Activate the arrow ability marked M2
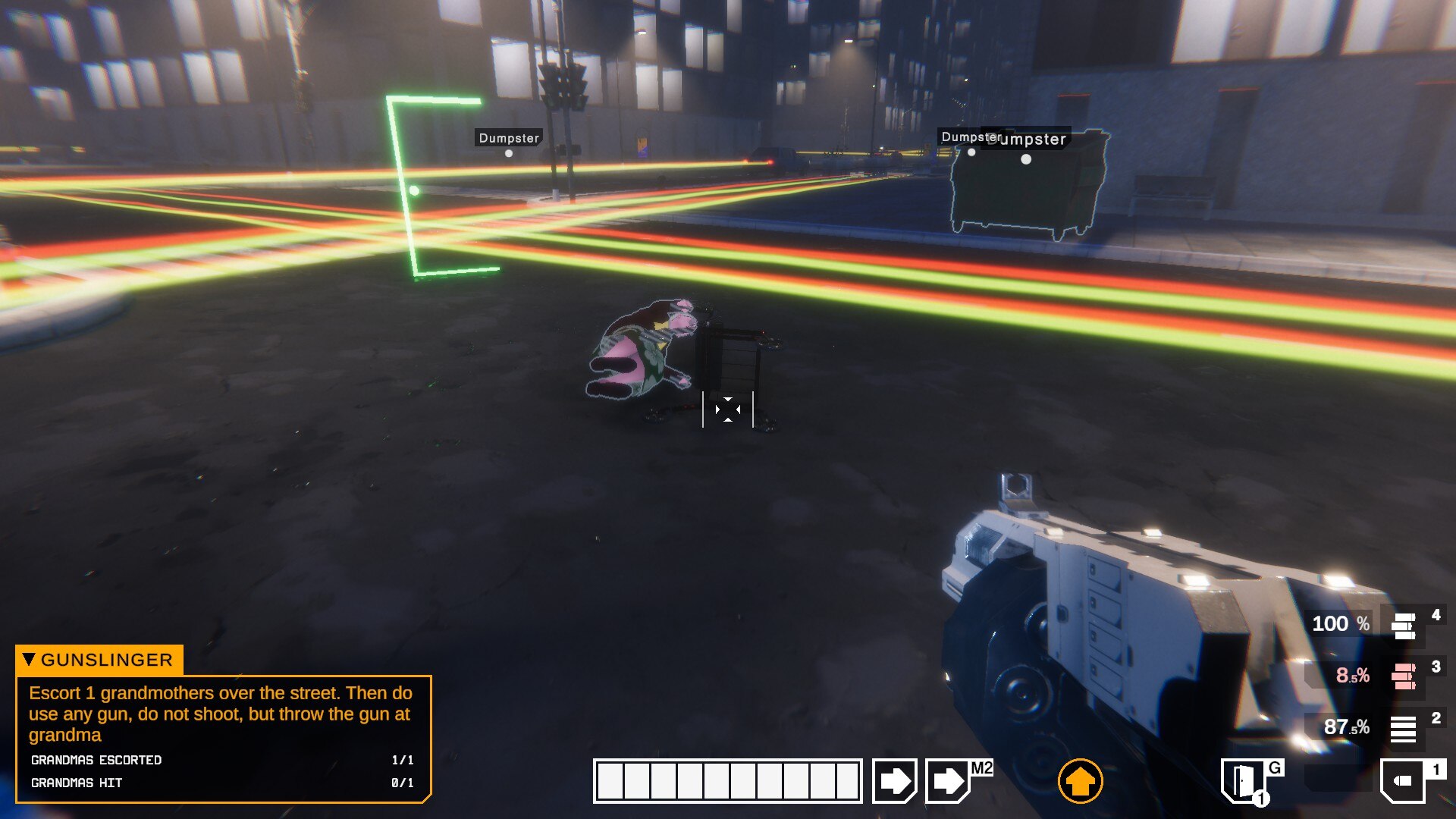 coord(949,780)
